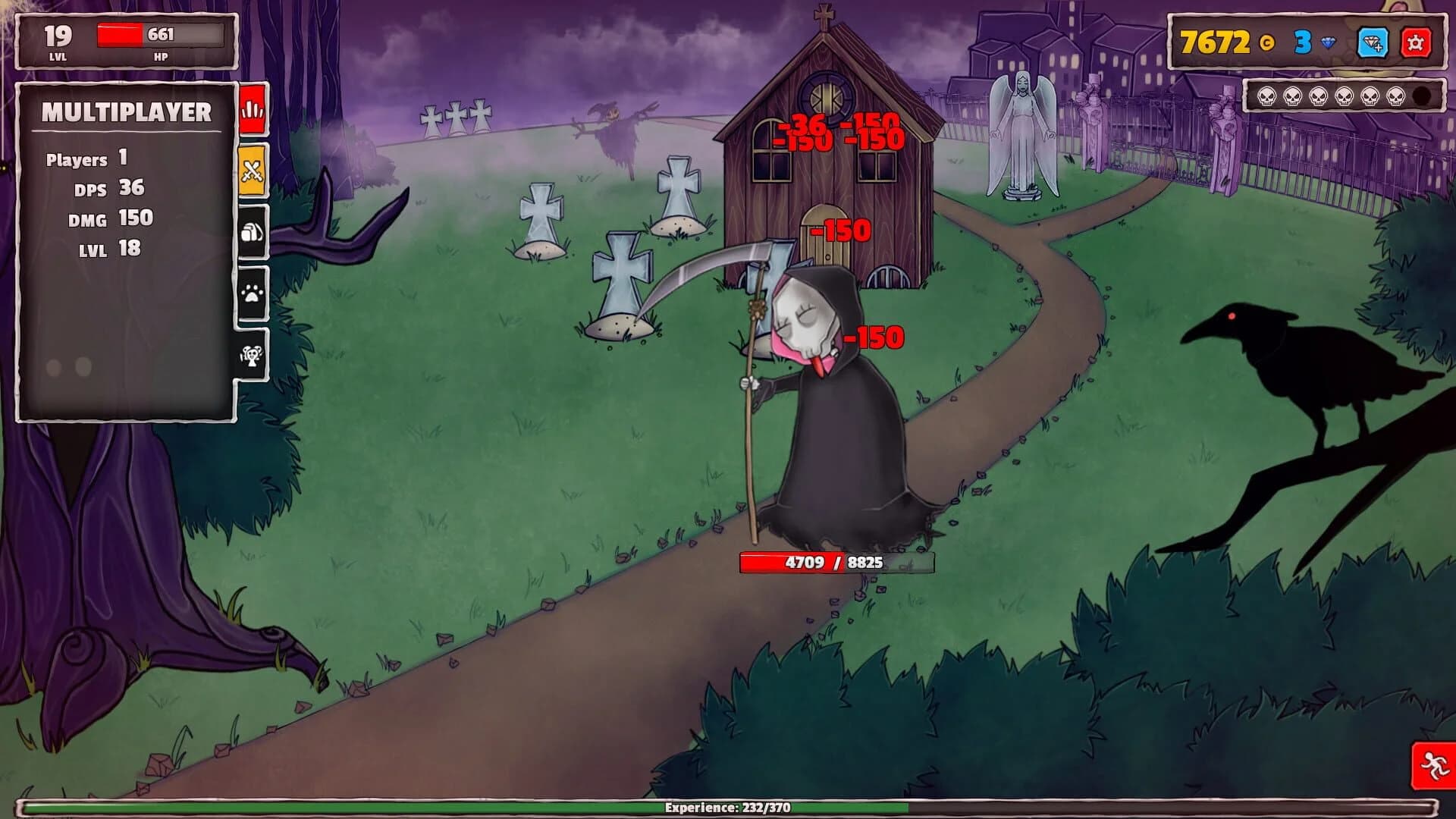Select the red hand attack tab icon
The width and height of the screenshot is (1456, 819).
click(x=253, y=111)
